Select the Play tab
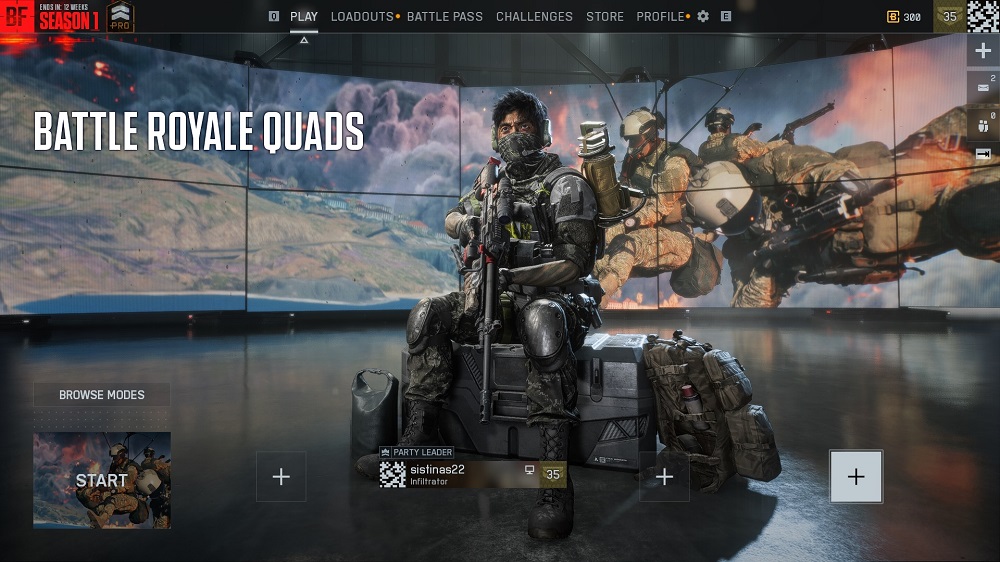 (x=304, y=17)
